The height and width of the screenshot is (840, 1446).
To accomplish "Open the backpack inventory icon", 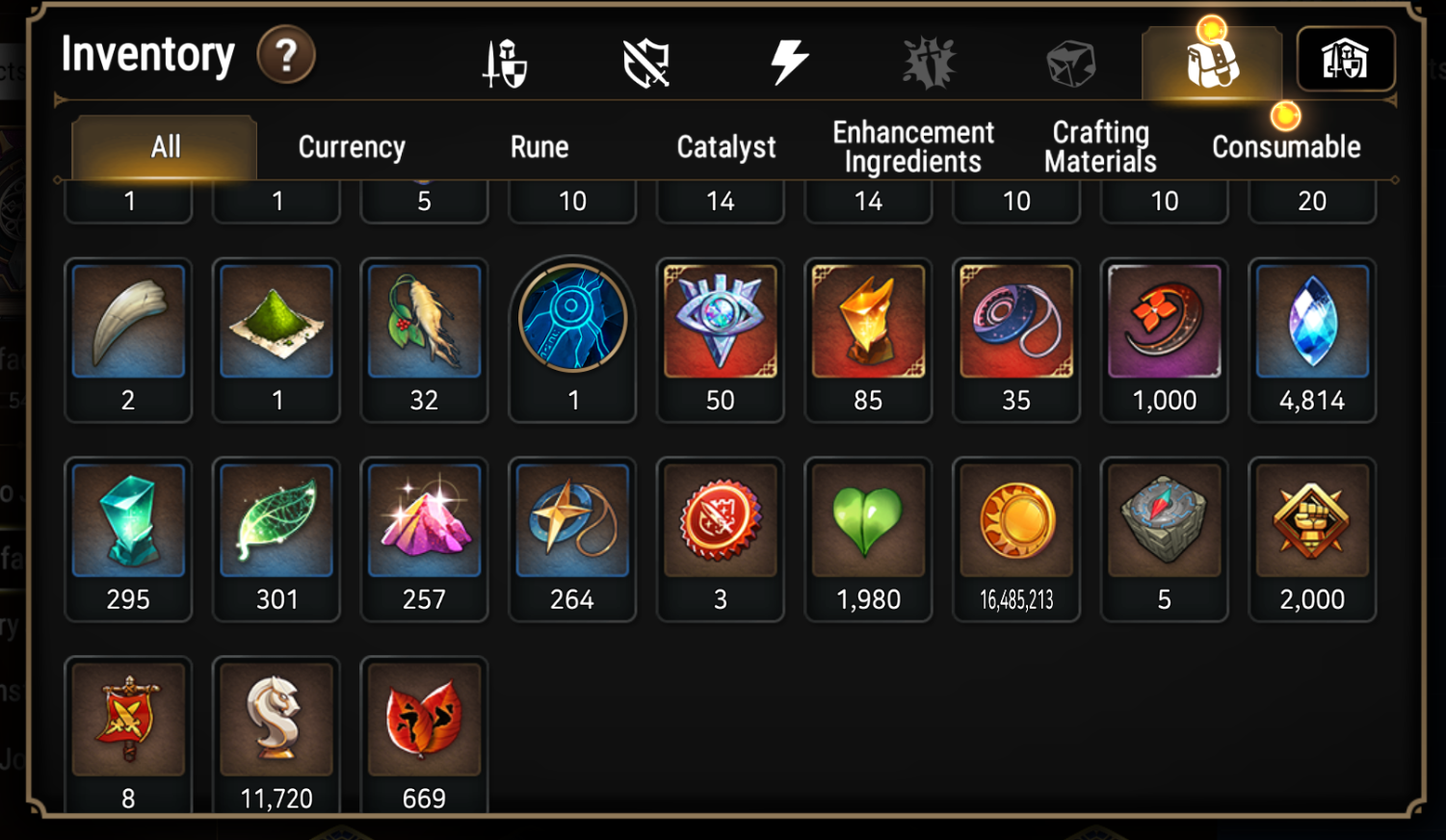I will pos(1212,60).
